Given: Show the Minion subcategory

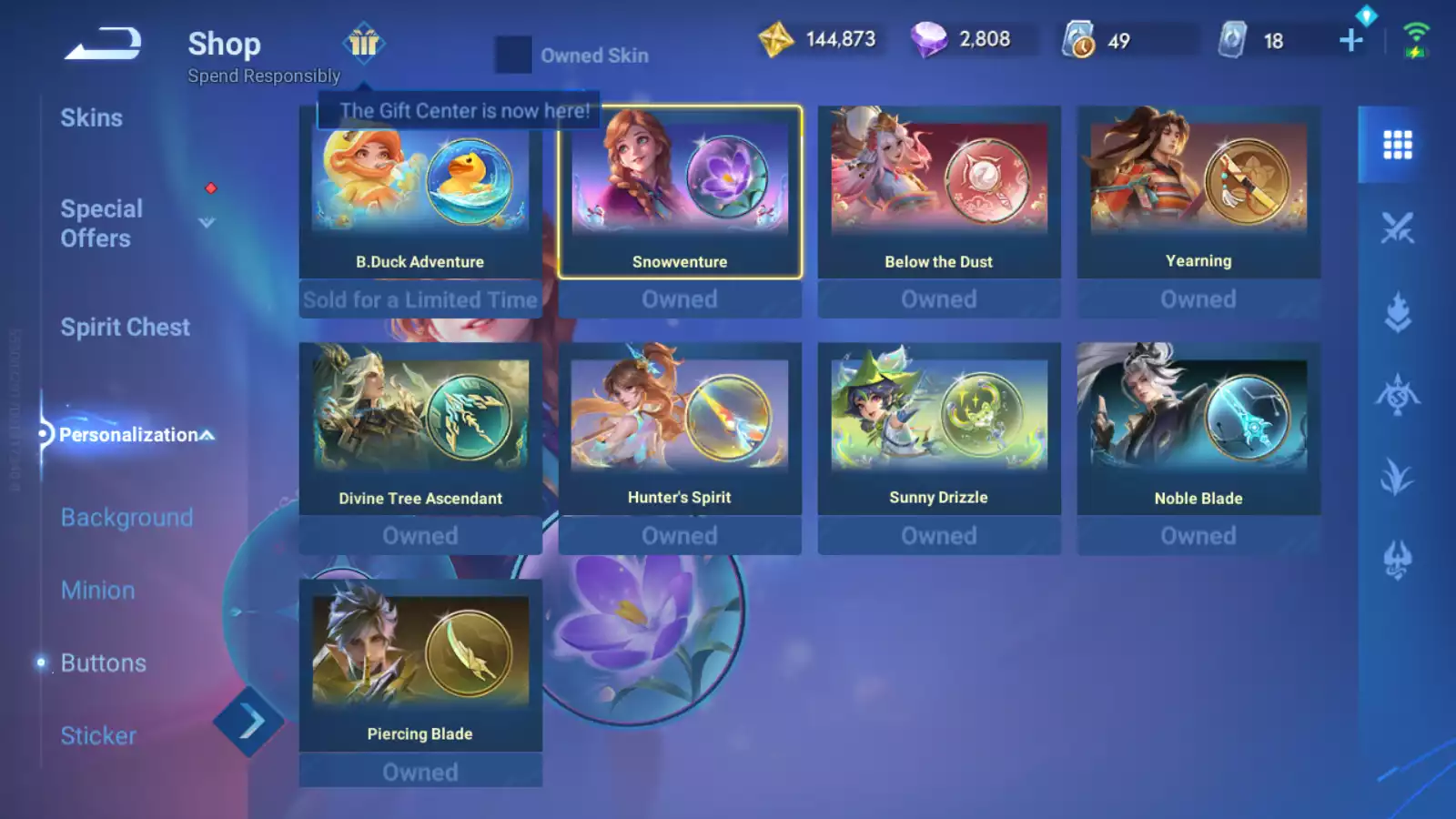Looking at the screenshot, I should pyautogui.click(x=97, y=591).
